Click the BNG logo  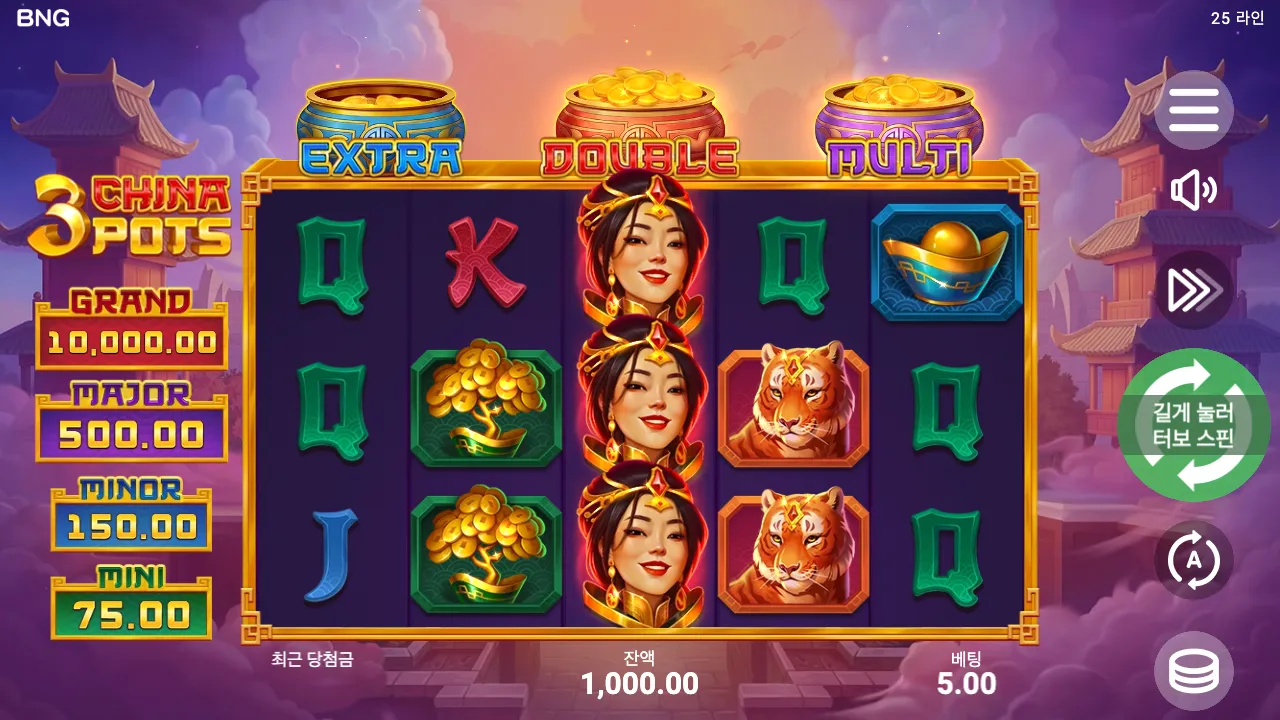[42, 16]
